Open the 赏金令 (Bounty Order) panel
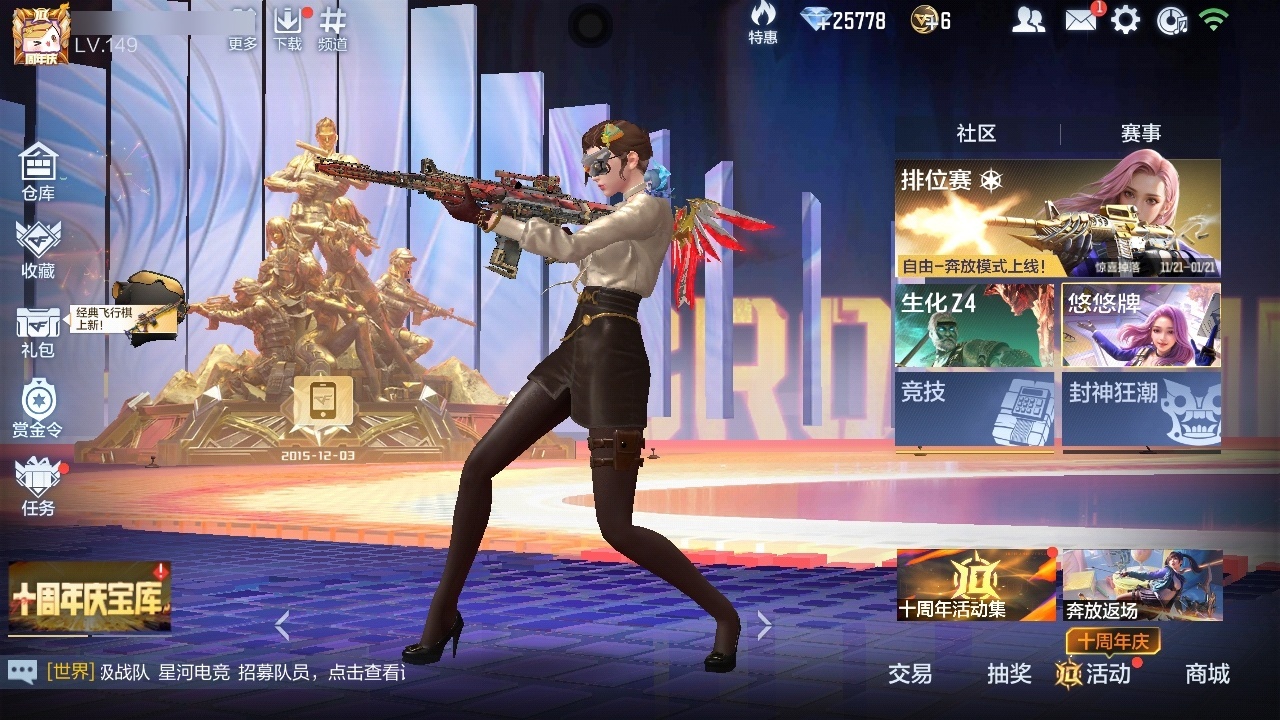Screen dimensions: 1280x720 (x=37, y=410)
